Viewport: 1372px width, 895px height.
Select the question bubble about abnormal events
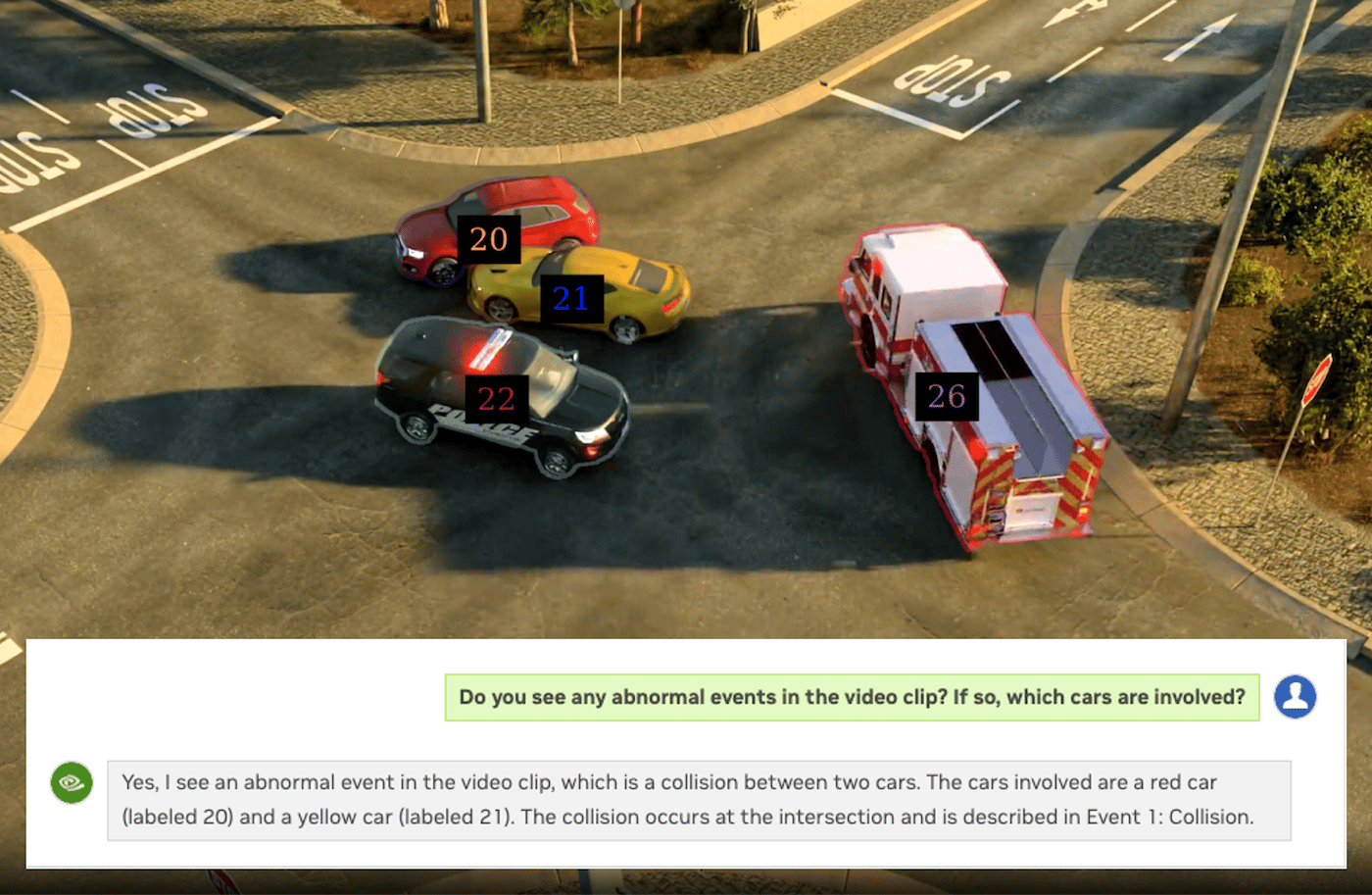851,697
